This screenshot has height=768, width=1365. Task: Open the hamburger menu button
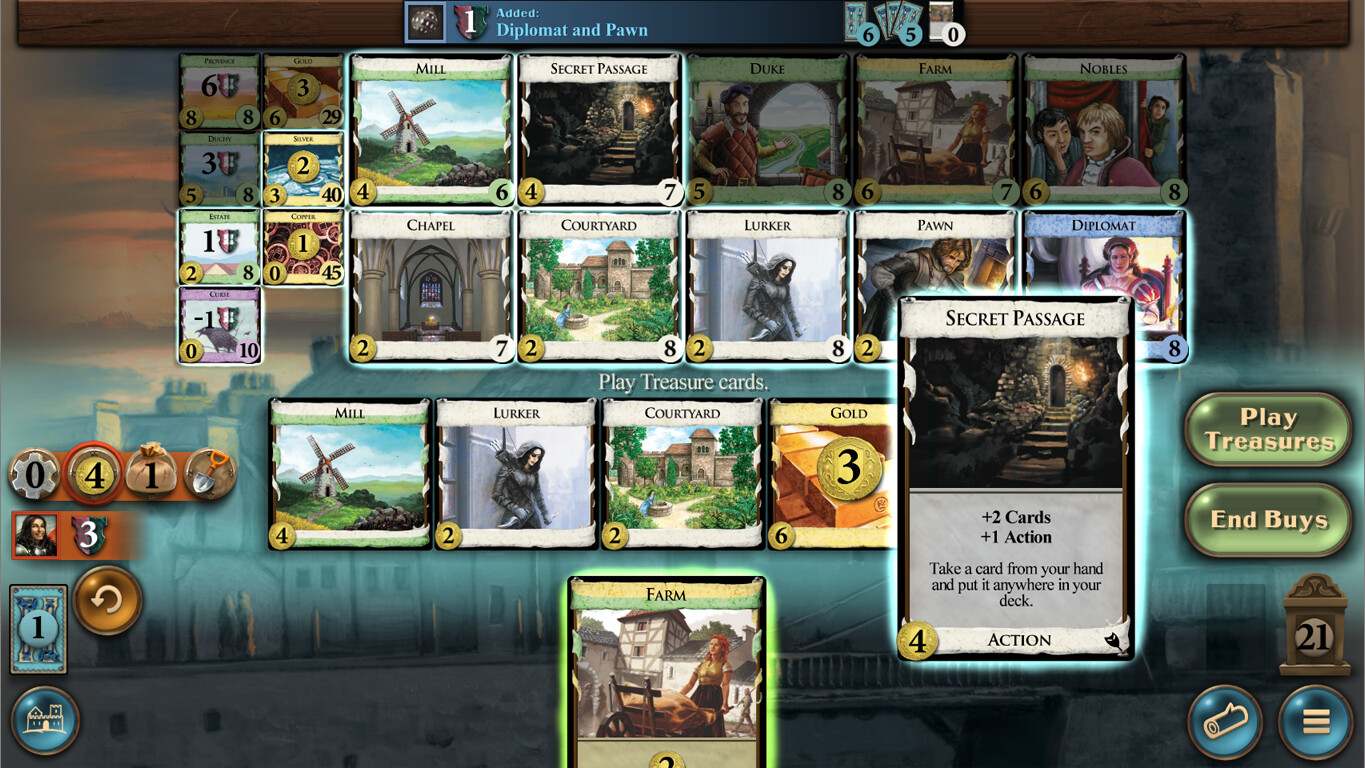(1314, 722)
